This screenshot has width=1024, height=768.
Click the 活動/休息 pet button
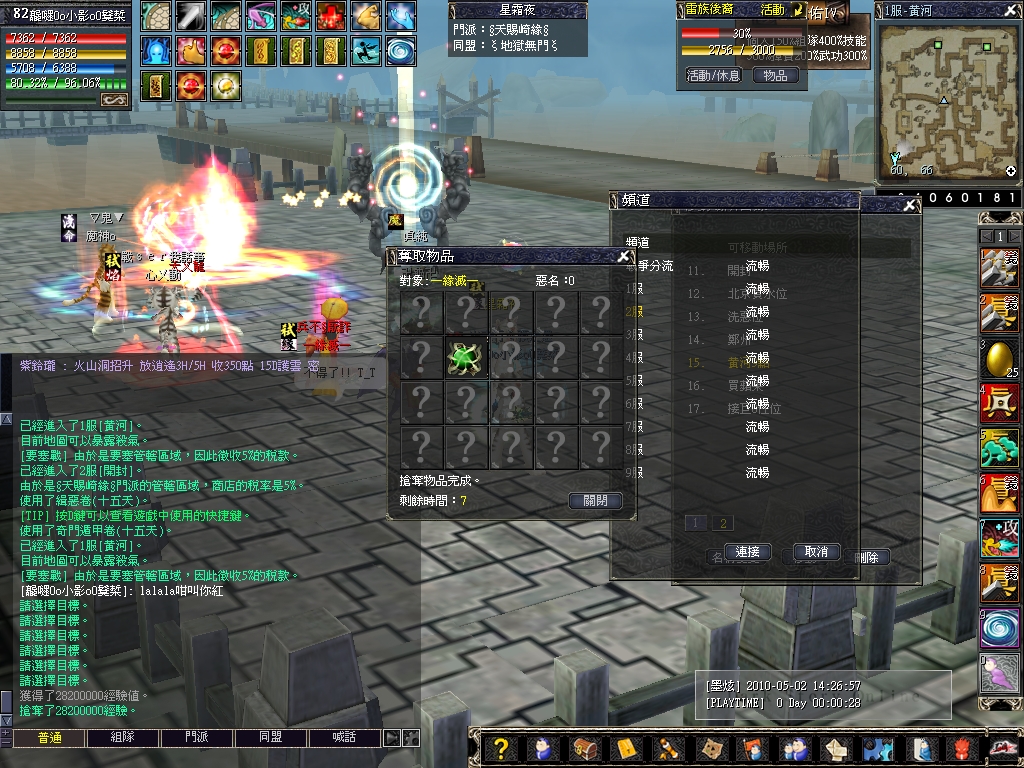tap(713, 75)
